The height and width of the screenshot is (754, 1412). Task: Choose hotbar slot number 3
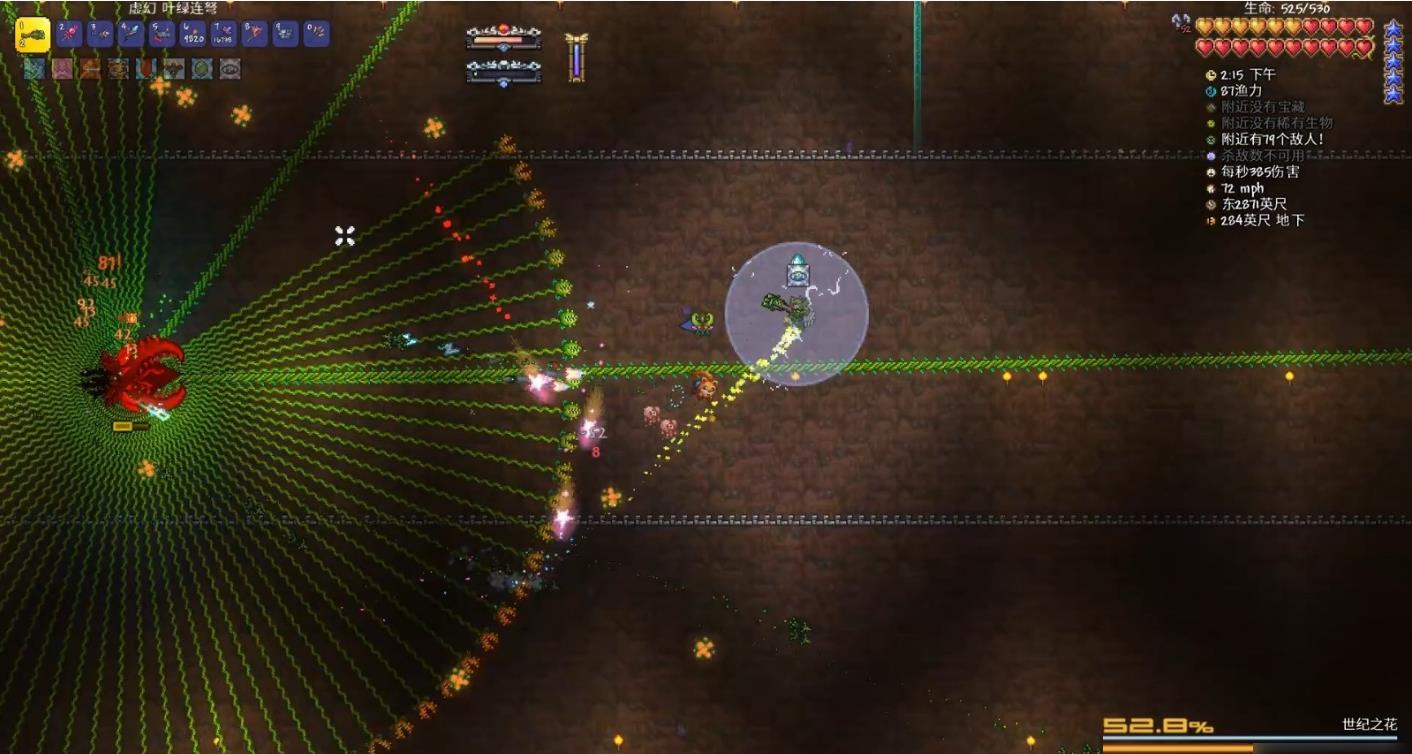tap(101, 35)
